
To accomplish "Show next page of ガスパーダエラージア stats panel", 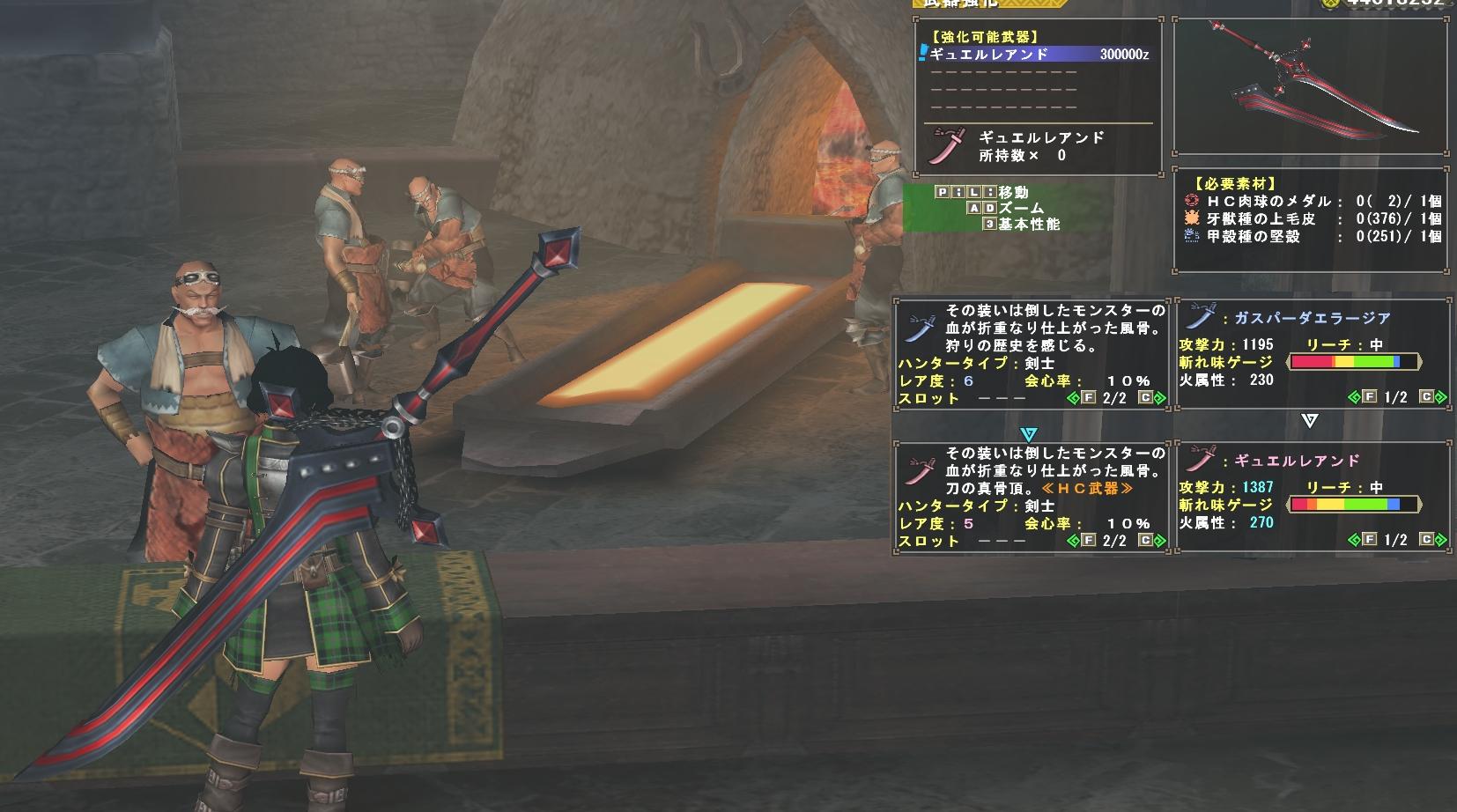I will click(1437, 398).
